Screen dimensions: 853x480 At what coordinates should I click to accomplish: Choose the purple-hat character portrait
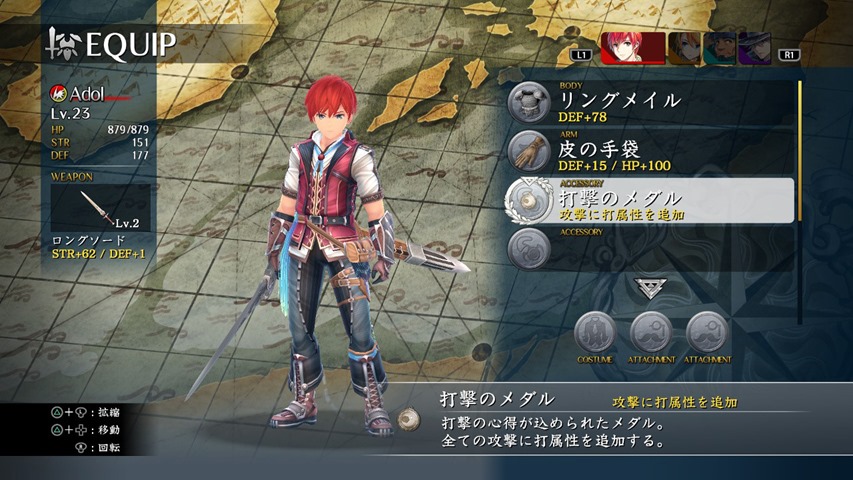(x=754, y=48)
